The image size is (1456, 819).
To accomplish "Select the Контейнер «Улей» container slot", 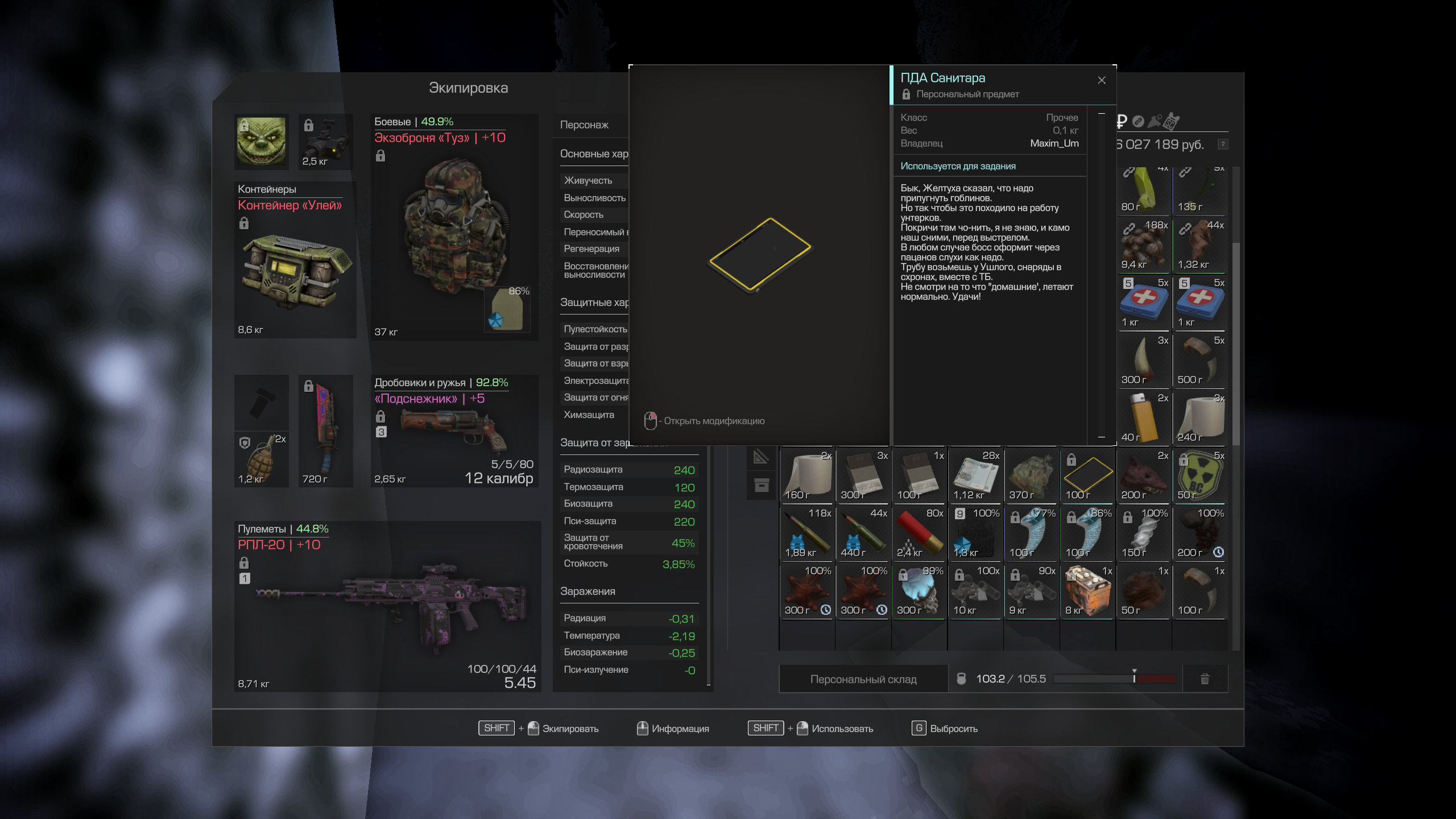I will (295, 260).
